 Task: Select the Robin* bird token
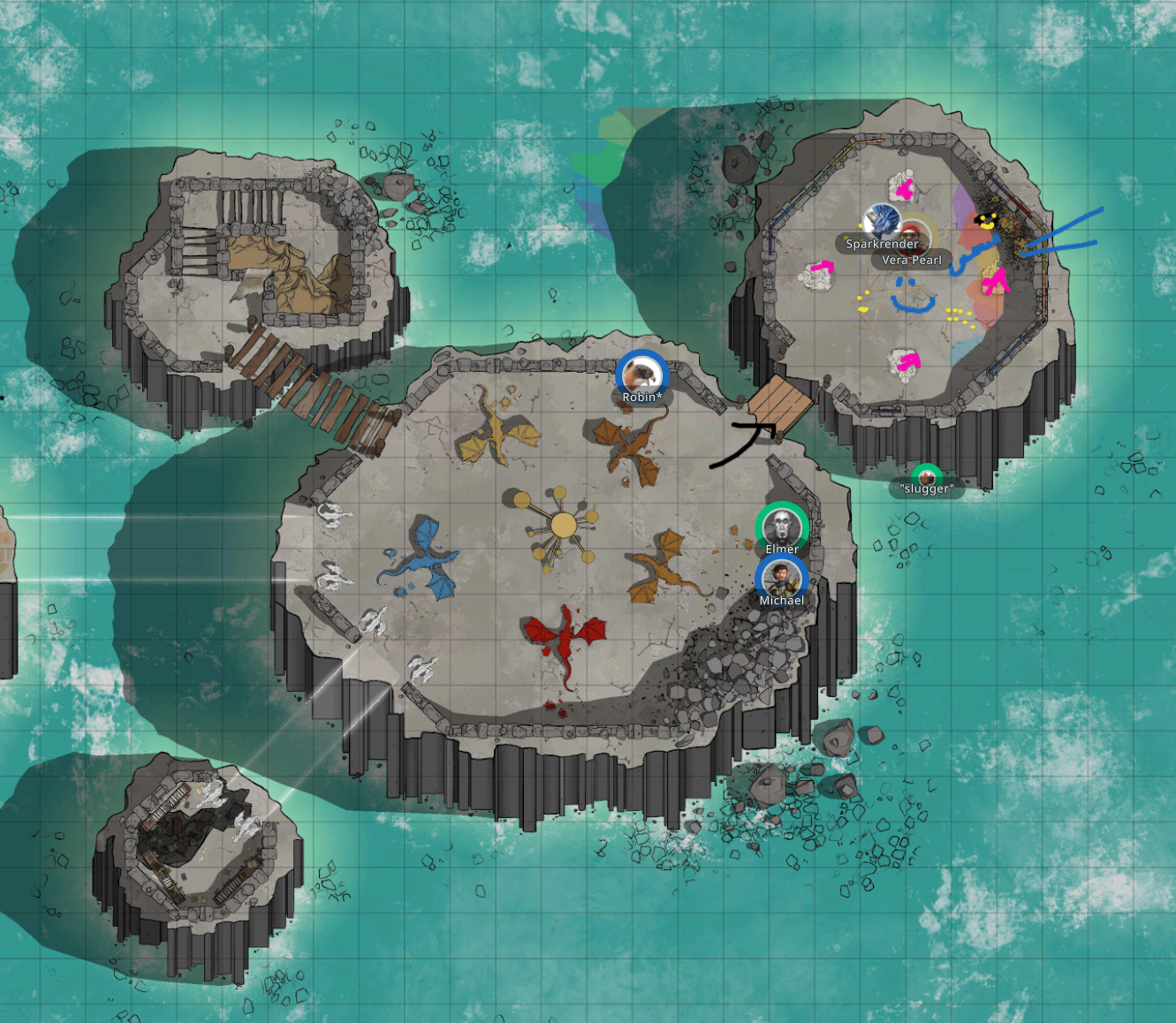pyautogui.click(x=642, y=375)
